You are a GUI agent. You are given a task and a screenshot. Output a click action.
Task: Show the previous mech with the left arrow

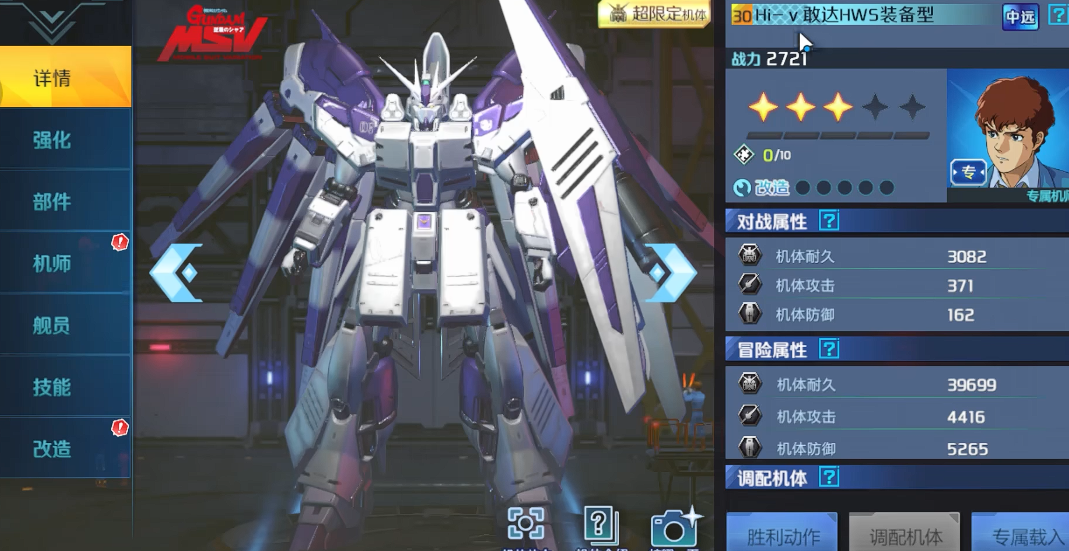(x=176, y=271)
